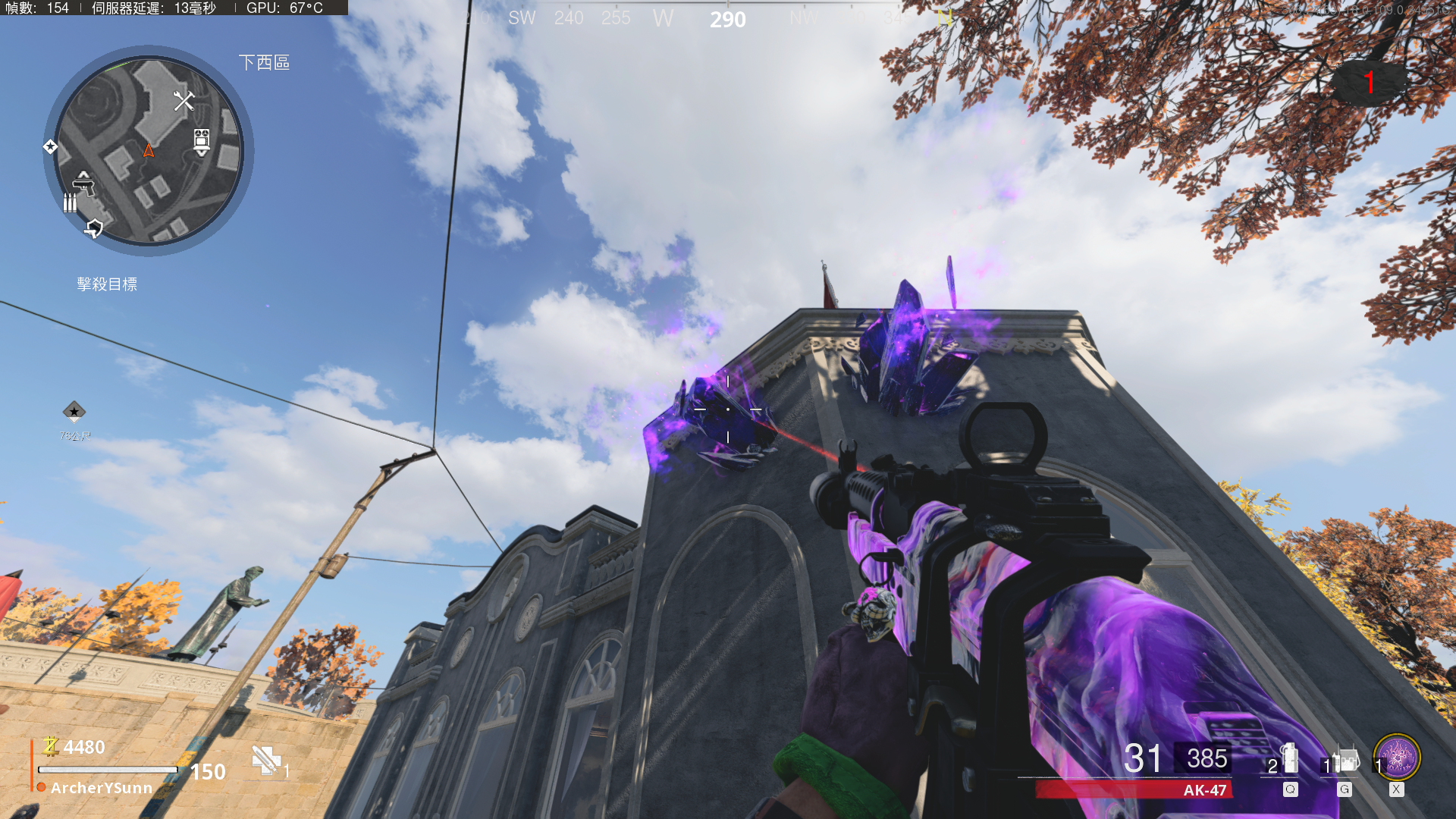Activate the purple field upgrade ability
This screenshot has height=819, width=1456.
coord(1397,758)
